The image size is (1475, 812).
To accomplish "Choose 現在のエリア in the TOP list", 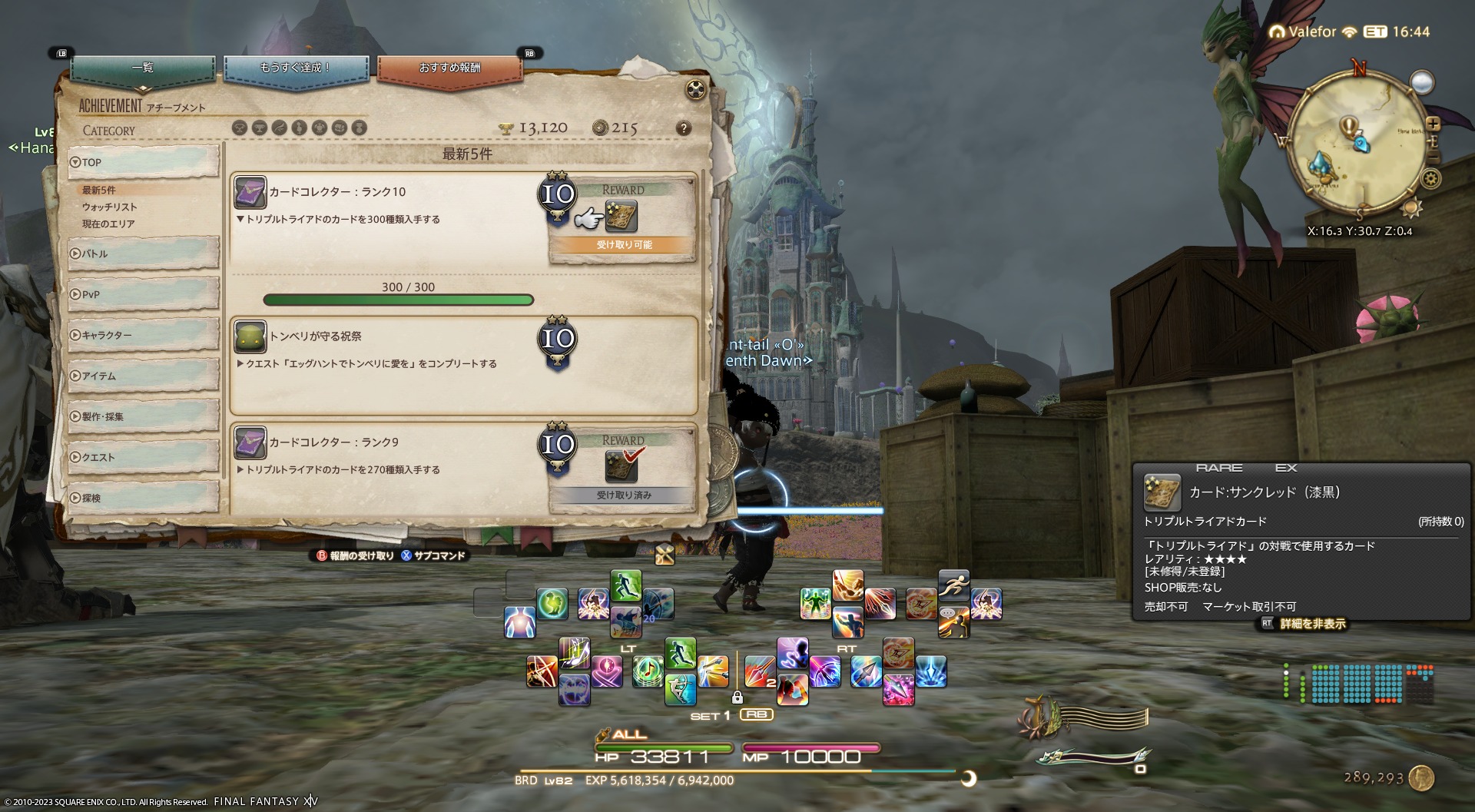I will pos(108,224).
